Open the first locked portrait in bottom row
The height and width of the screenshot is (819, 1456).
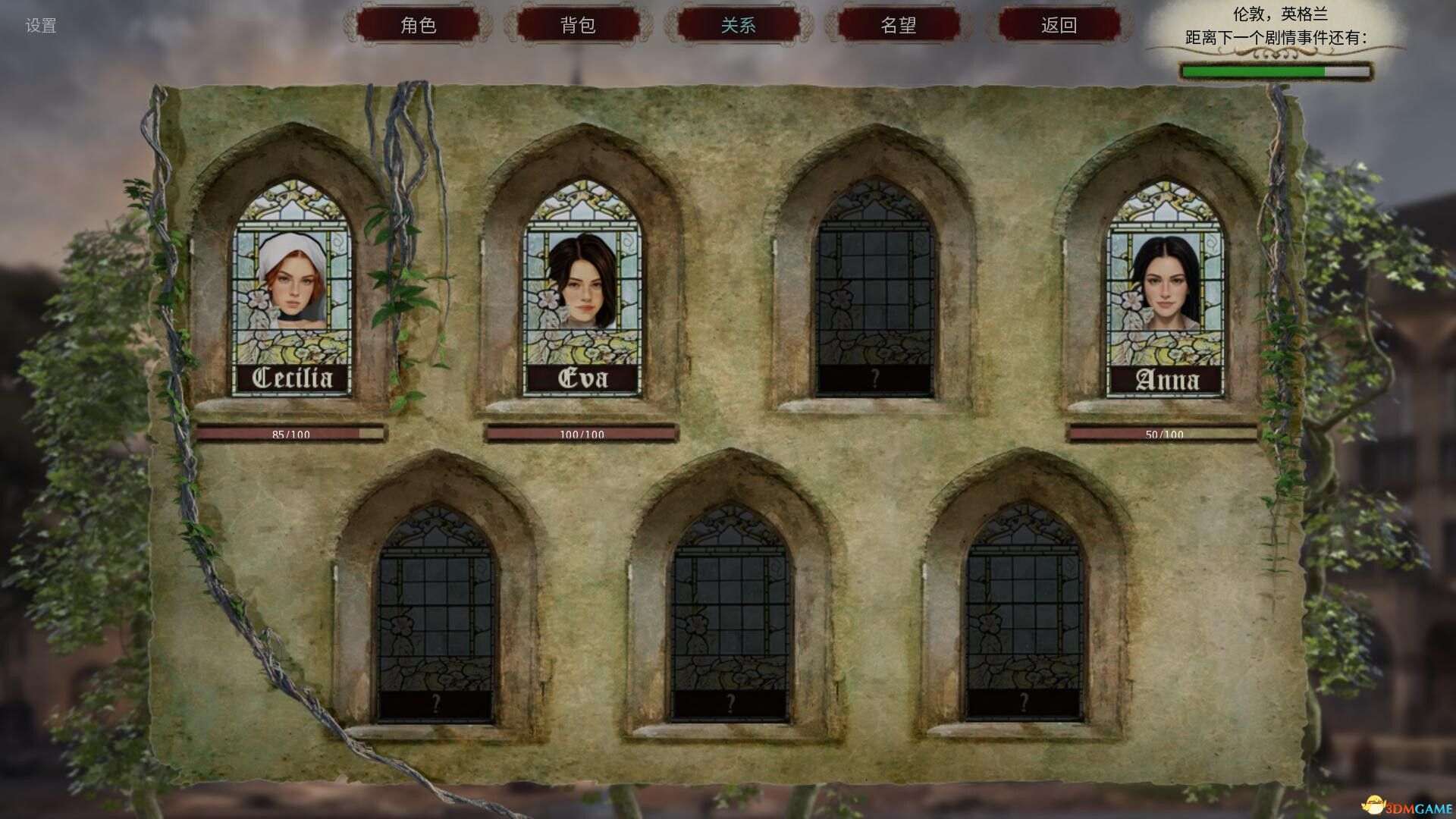coord(436,622)
